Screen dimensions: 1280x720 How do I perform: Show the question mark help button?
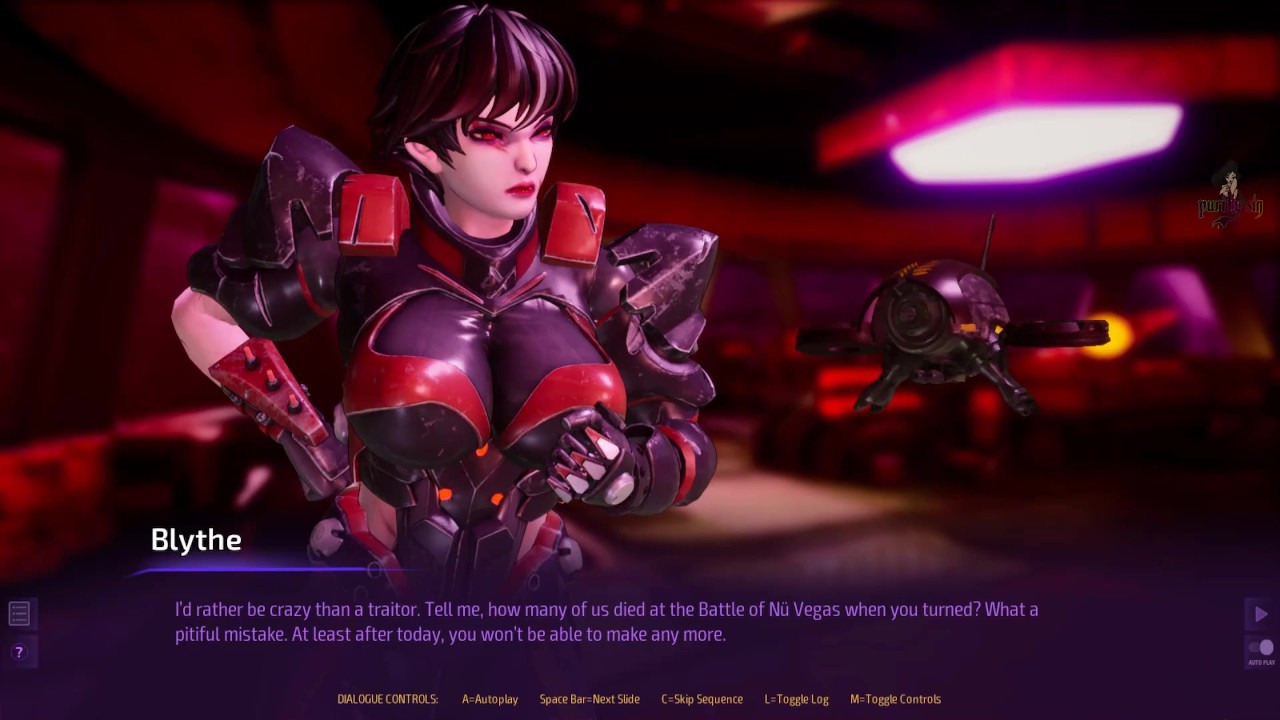coord(19,652)
